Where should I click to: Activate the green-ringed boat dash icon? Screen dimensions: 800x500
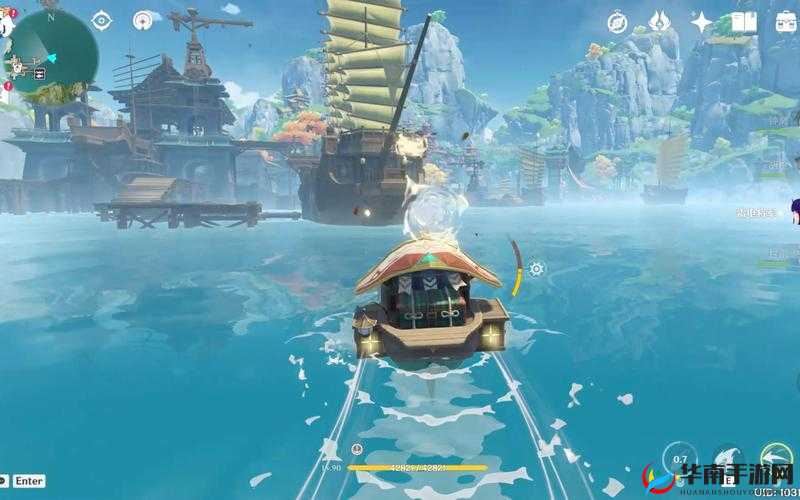777,458
